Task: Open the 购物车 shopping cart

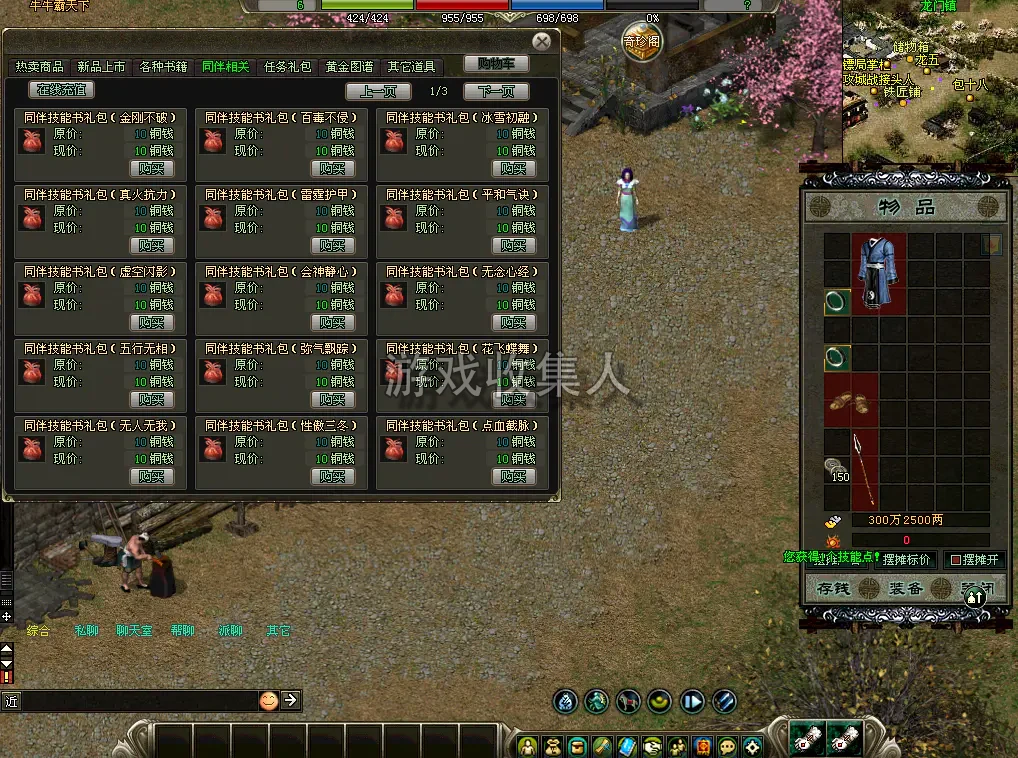Action: pos(496,64)
